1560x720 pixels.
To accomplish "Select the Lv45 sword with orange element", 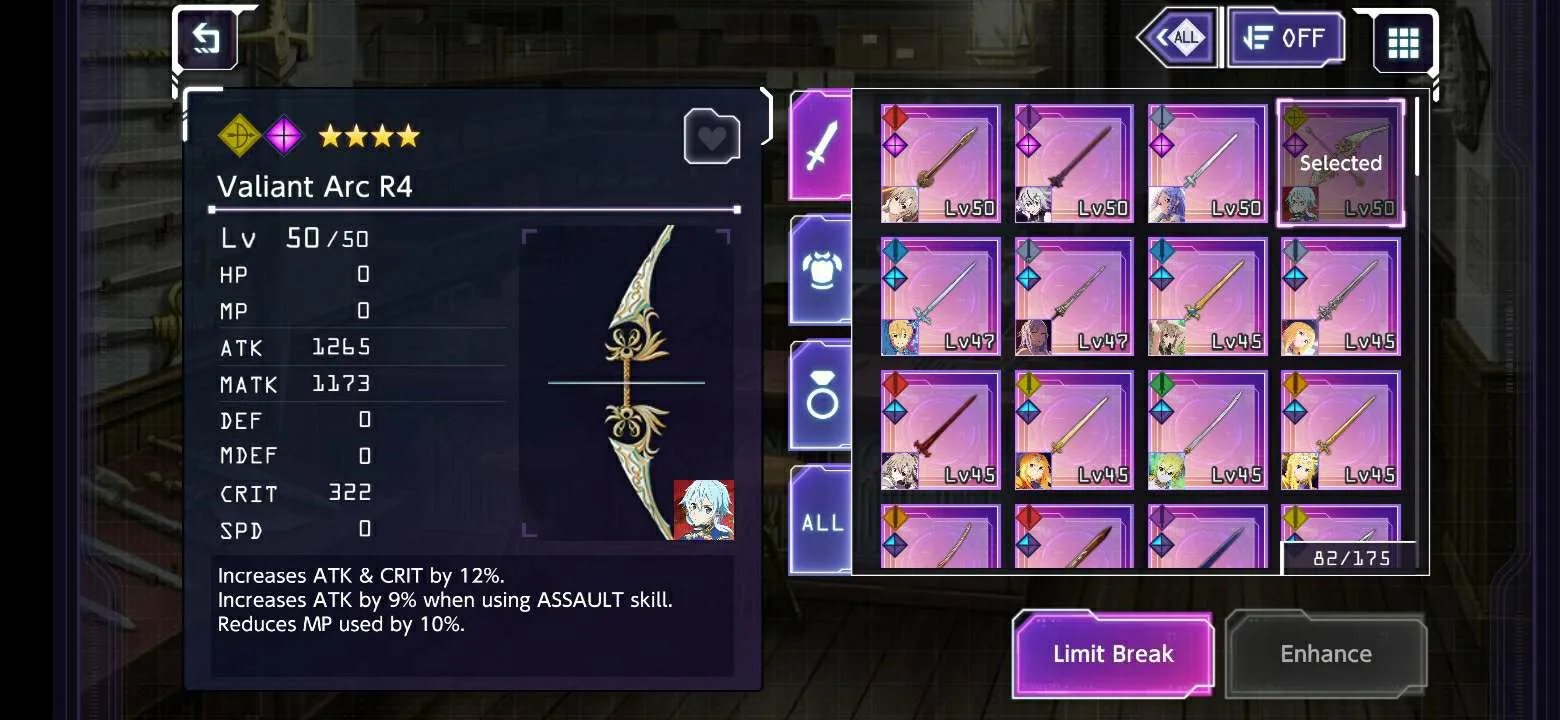I will pos(1340,430).
